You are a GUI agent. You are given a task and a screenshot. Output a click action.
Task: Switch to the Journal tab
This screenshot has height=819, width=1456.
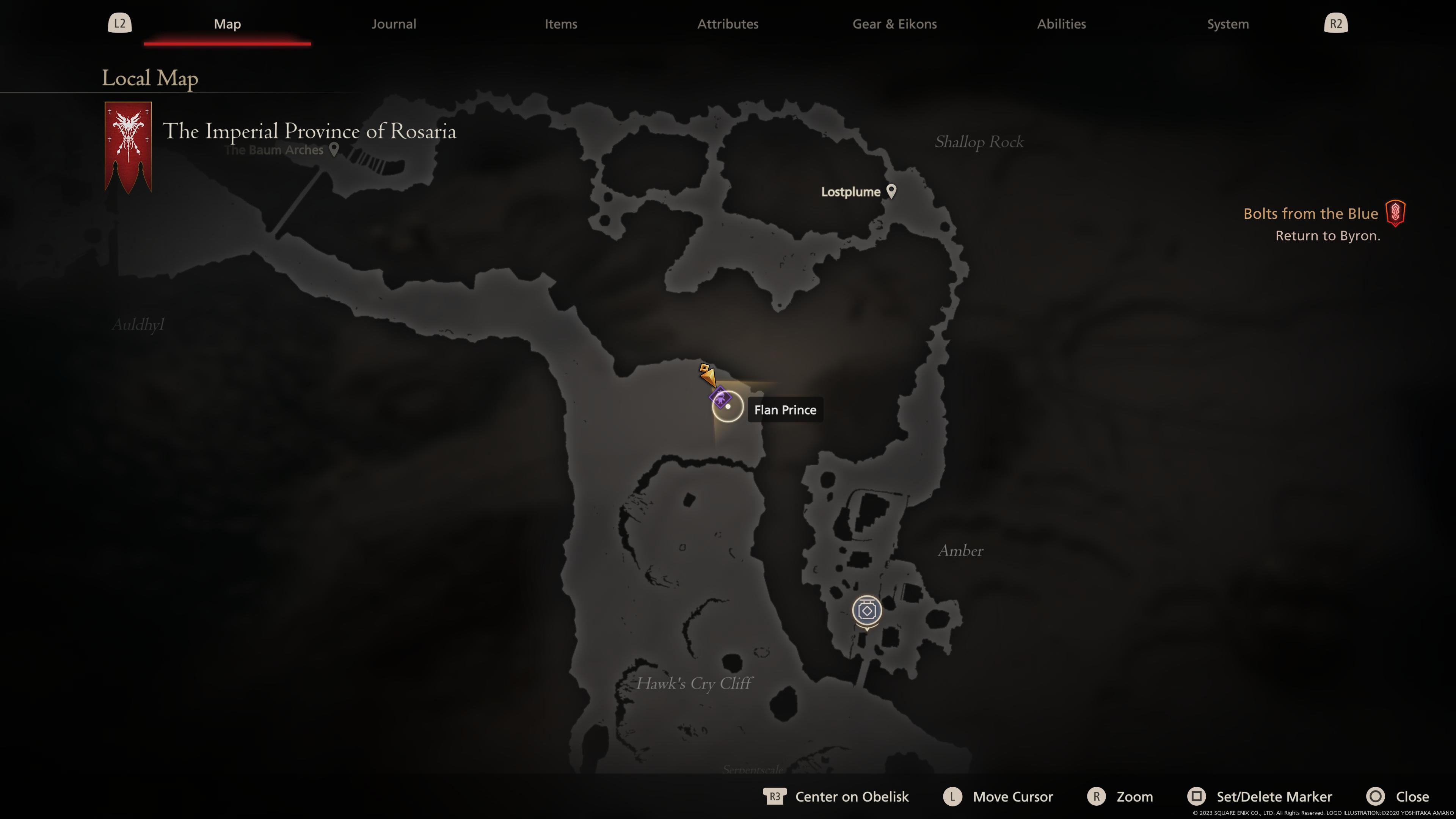[x=394, y=24]
